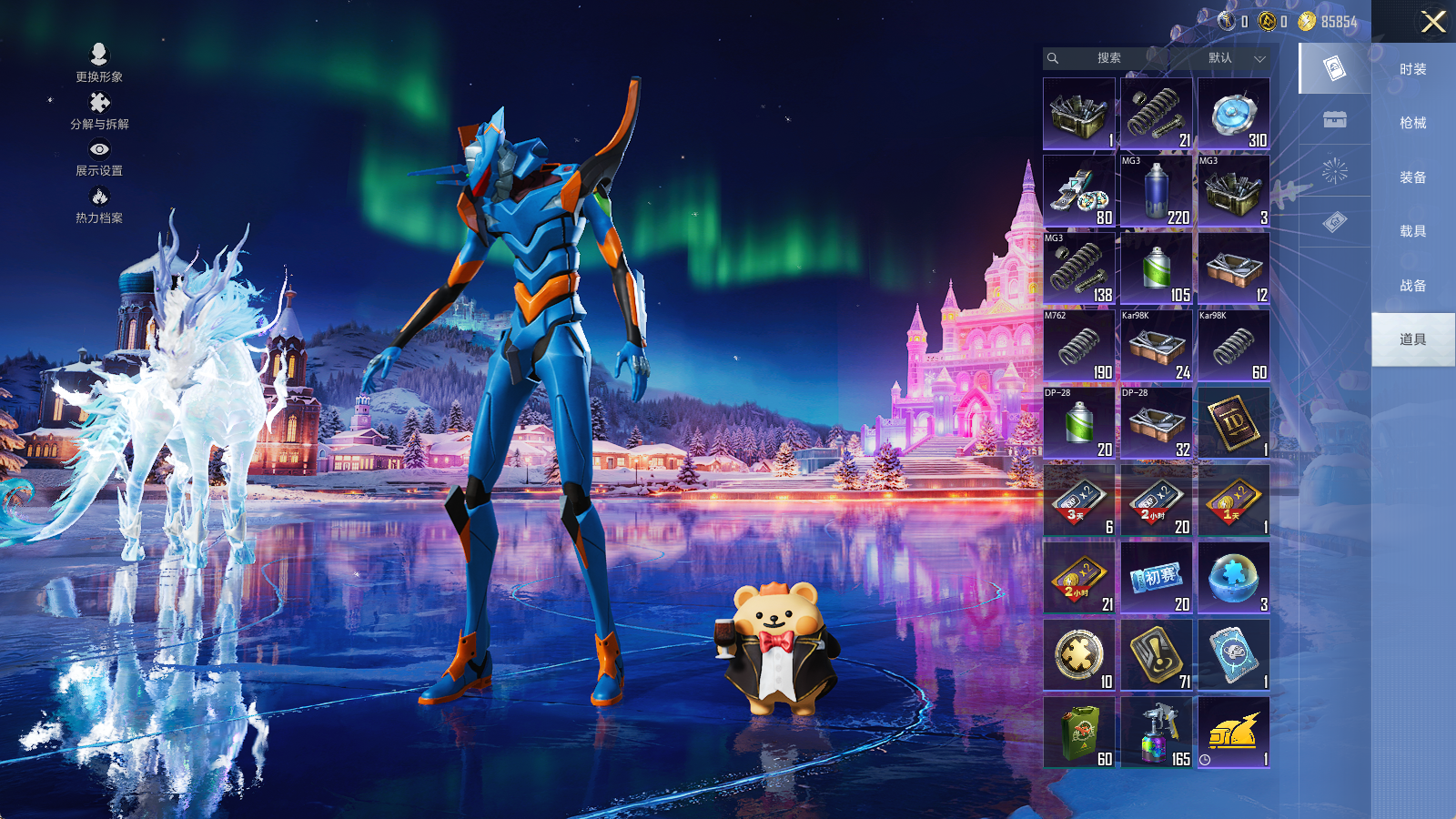
Task: Select the green fuel can item
Action: click(x=1079, y=732)
